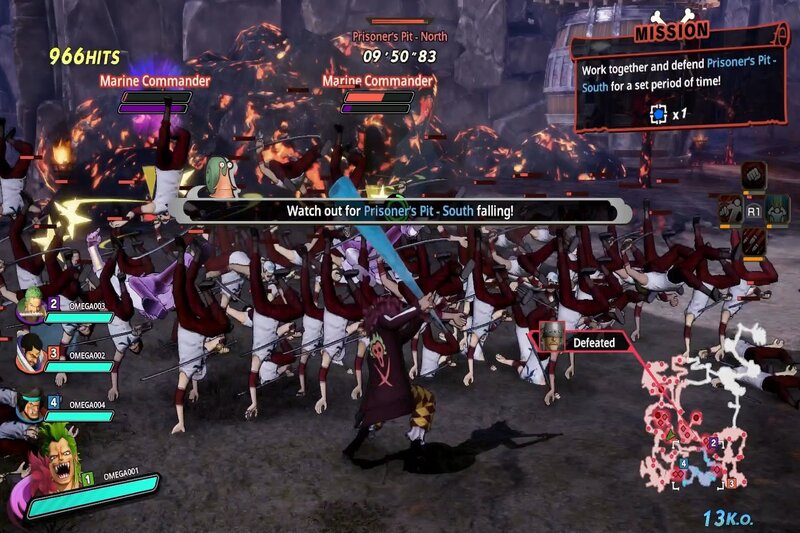
Task: Select the blue territory icon in Mission panel
Action: pyautogui.click(x=658, y=115)
